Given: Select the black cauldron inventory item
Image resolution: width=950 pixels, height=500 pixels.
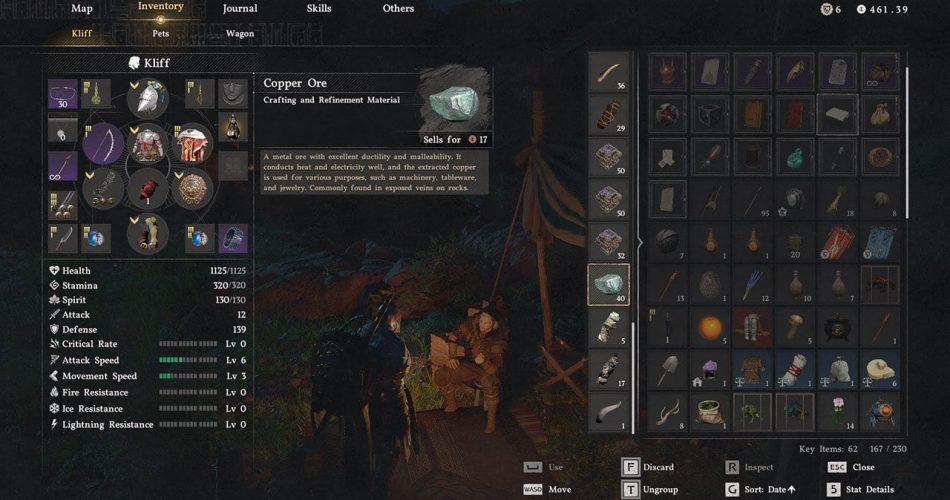Looking at the screenshot, I should tap(837, 327).
